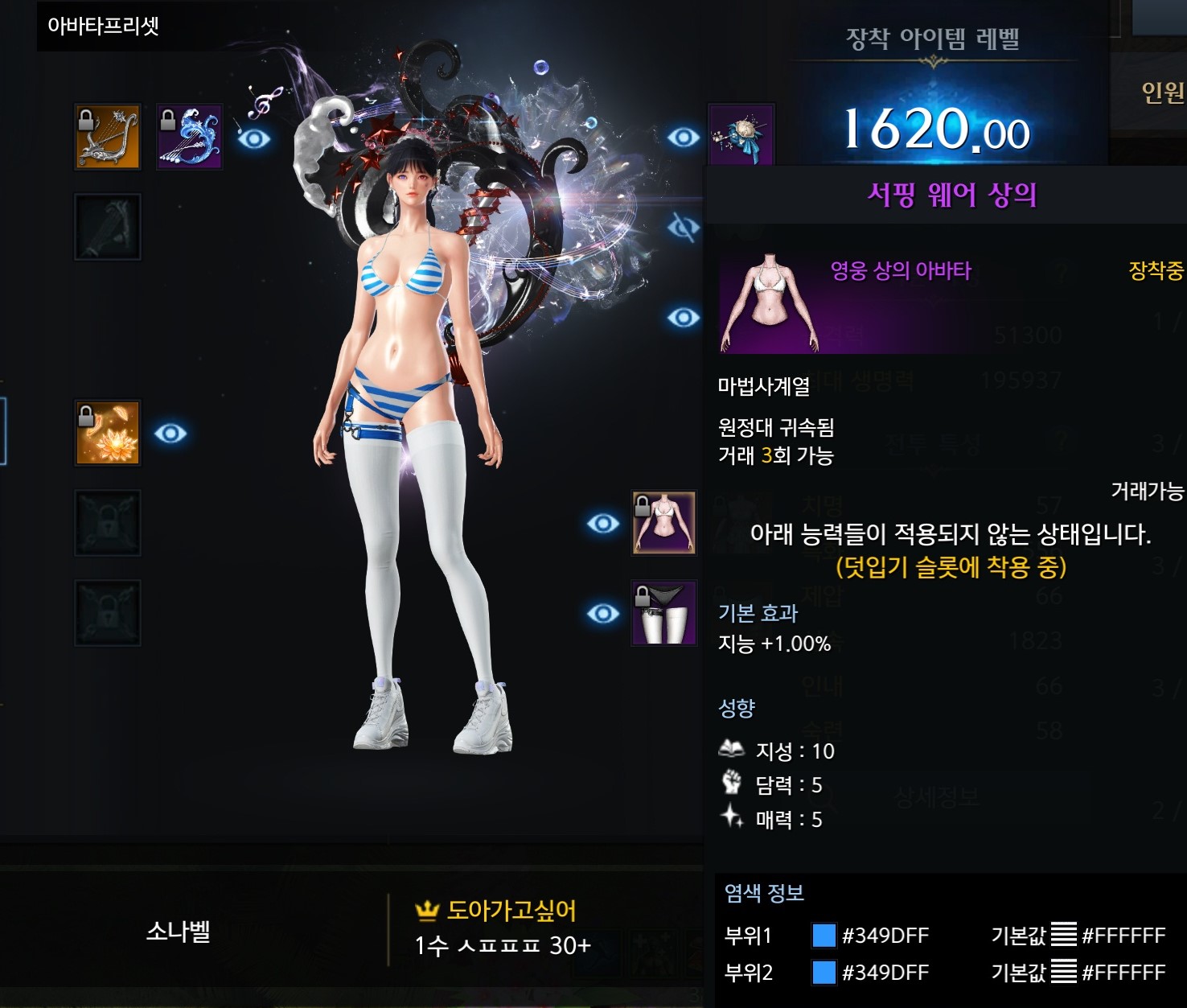
Task: Select the orange harp weapon avatar slot
Action: [108, 137]
